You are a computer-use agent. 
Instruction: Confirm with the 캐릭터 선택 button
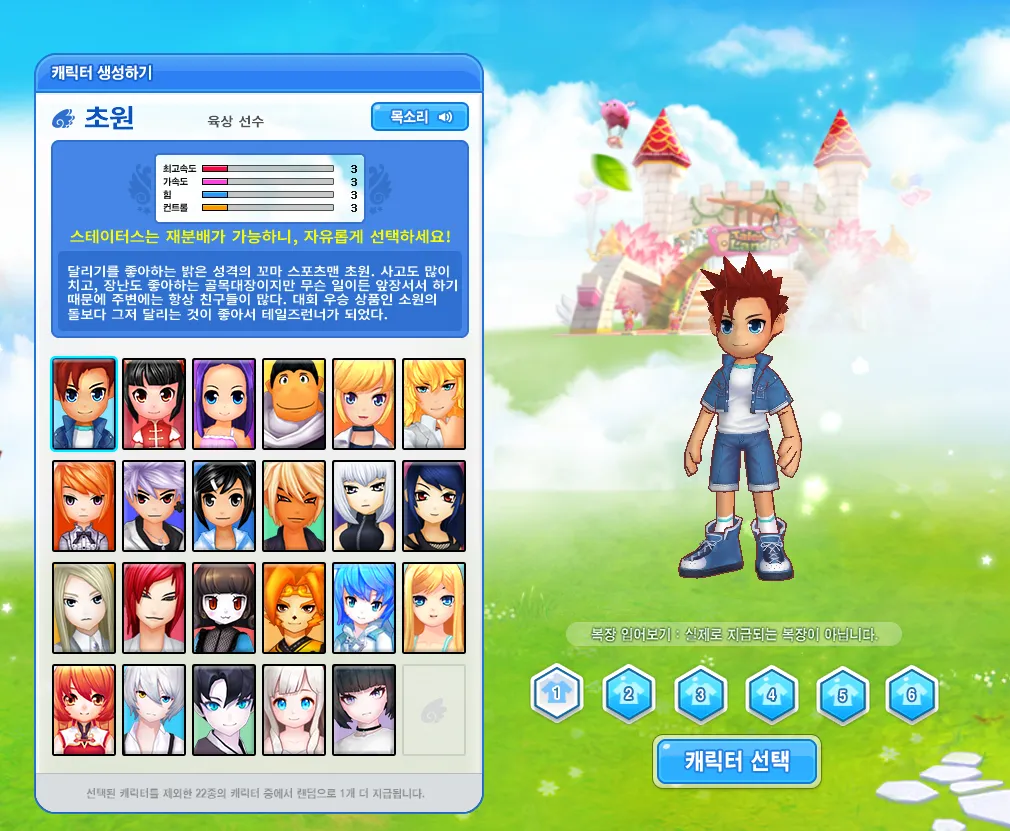[737, 762]
